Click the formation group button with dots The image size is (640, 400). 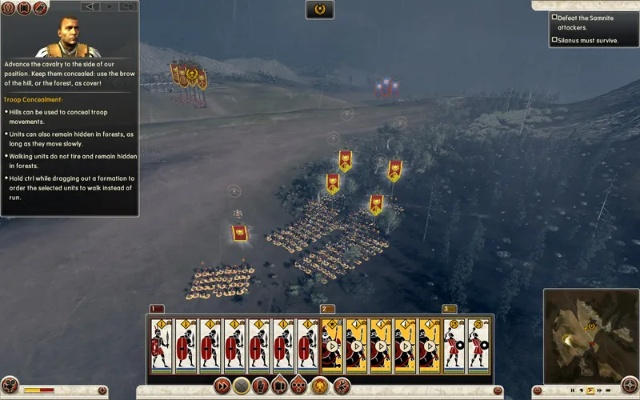coord(299,386)
